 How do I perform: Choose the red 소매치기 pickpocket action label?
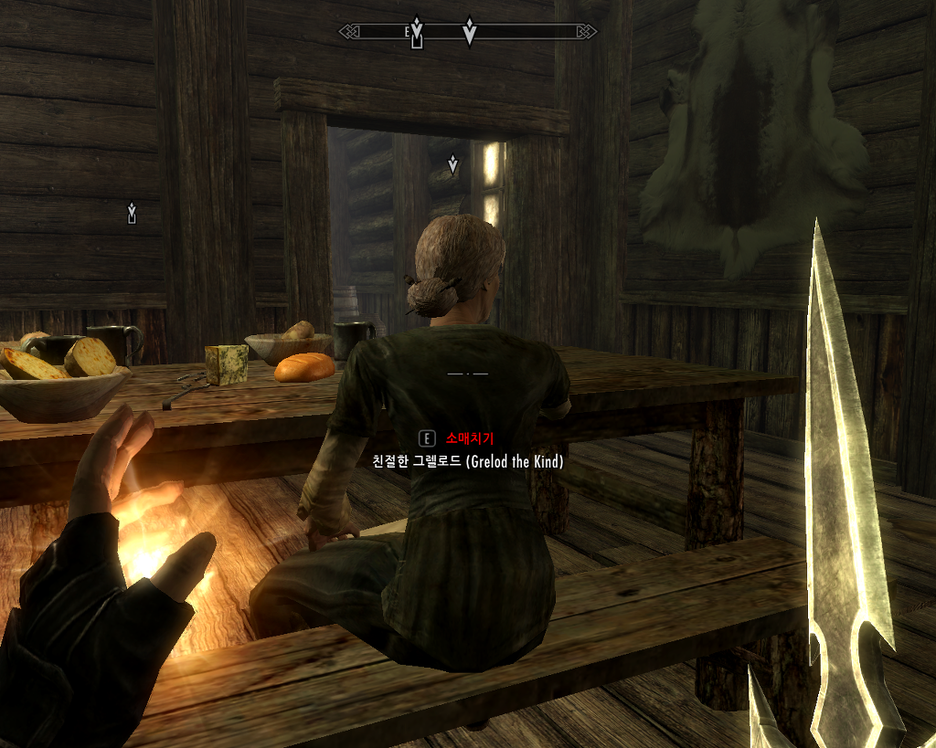coord(470,438)
